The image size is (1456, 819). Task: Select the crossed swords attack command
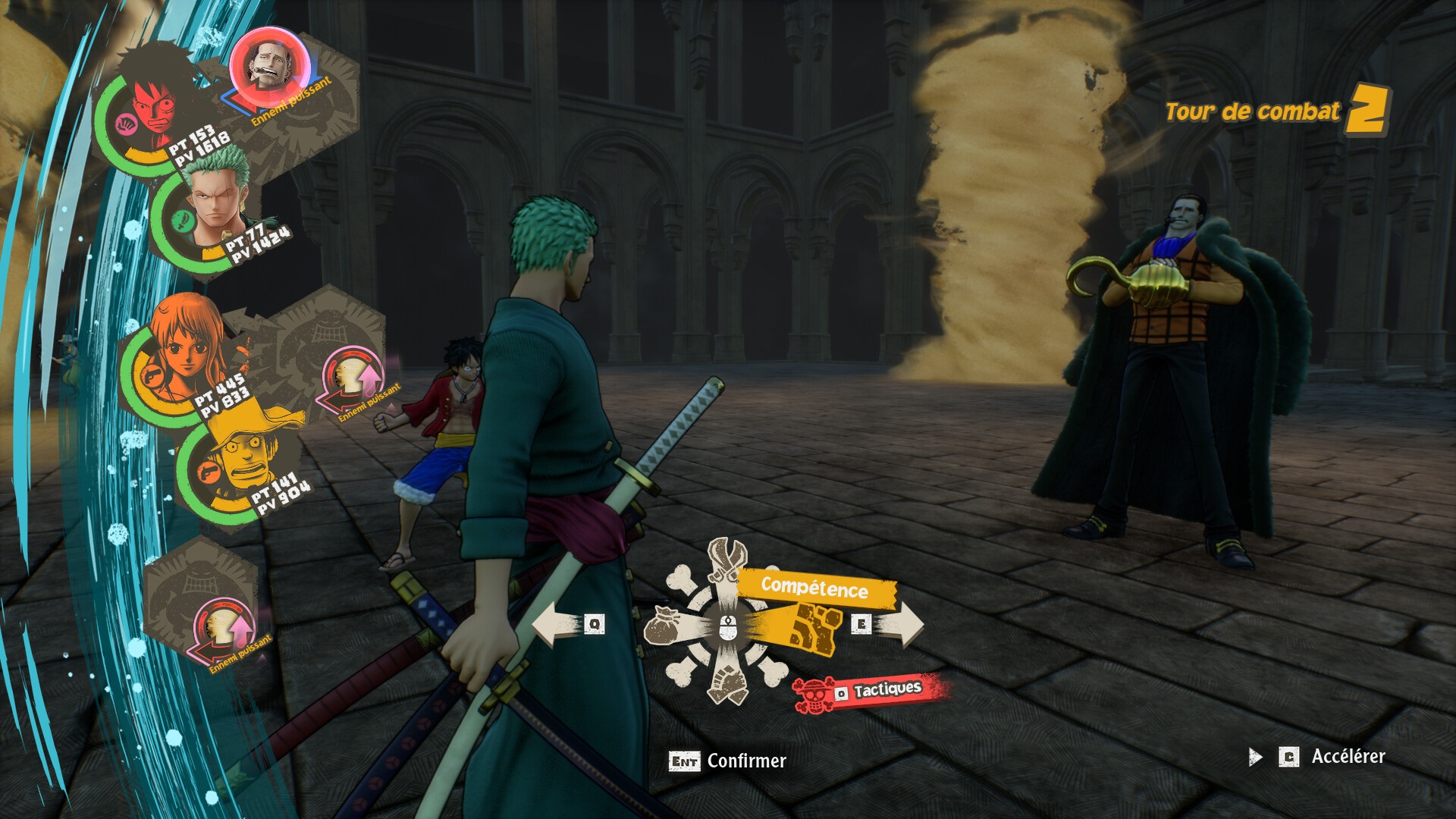[x=727, y=563]
